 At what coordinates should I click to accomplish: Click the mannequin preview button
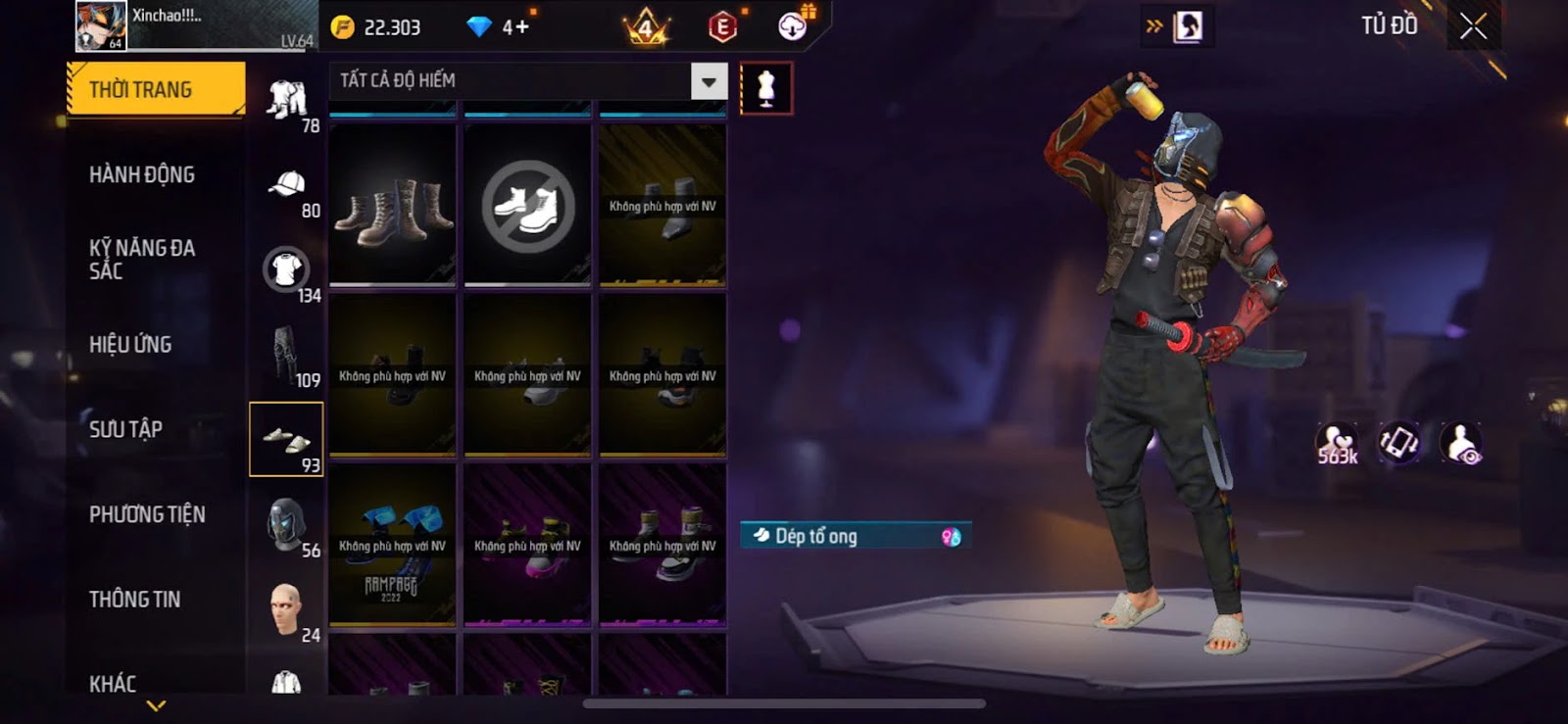pyautogui.click(x=765, y=88)
